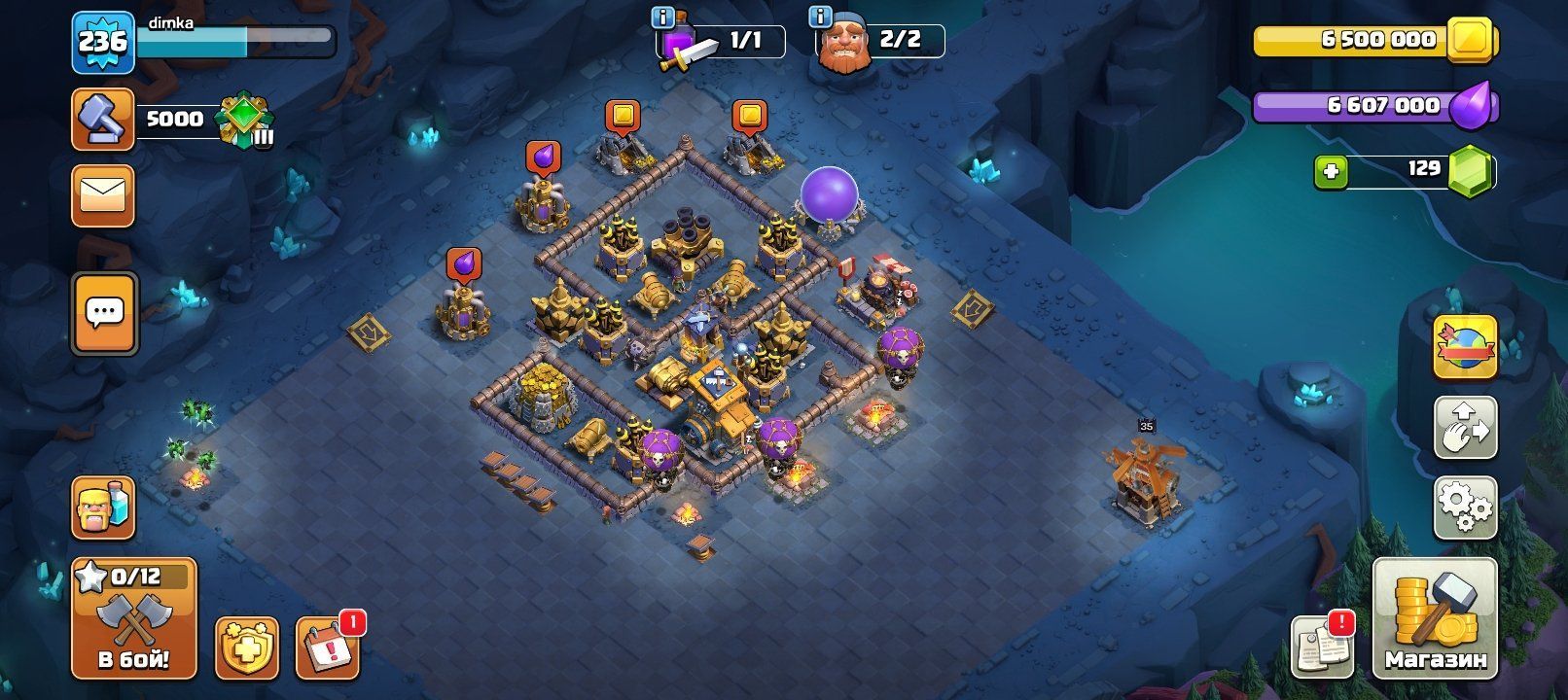1568x700 pixels.
Task: Open the green league emblem badge
Action: click(244, 120)
